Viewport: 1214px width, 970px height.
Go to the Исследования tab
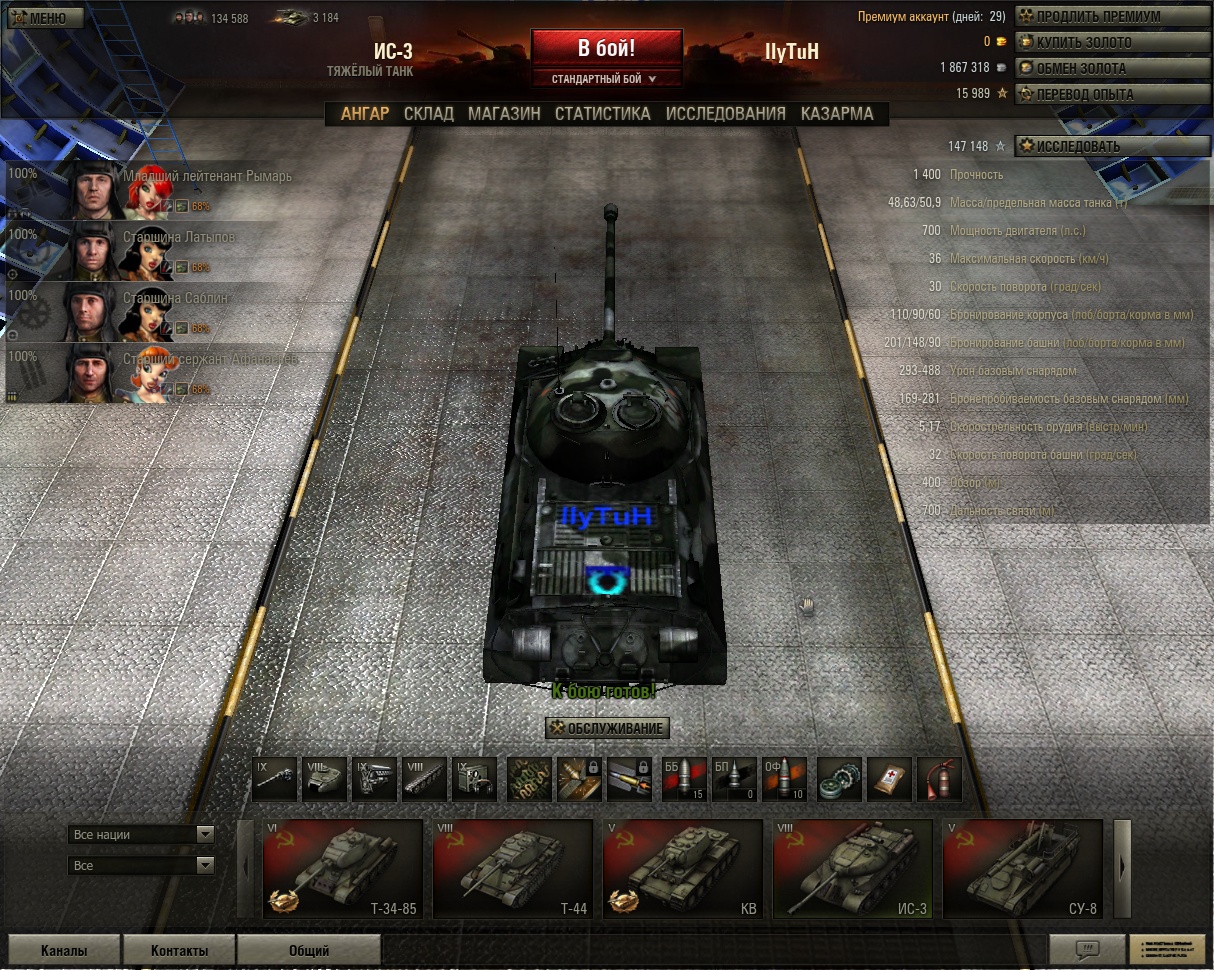[x=725, y=114]
